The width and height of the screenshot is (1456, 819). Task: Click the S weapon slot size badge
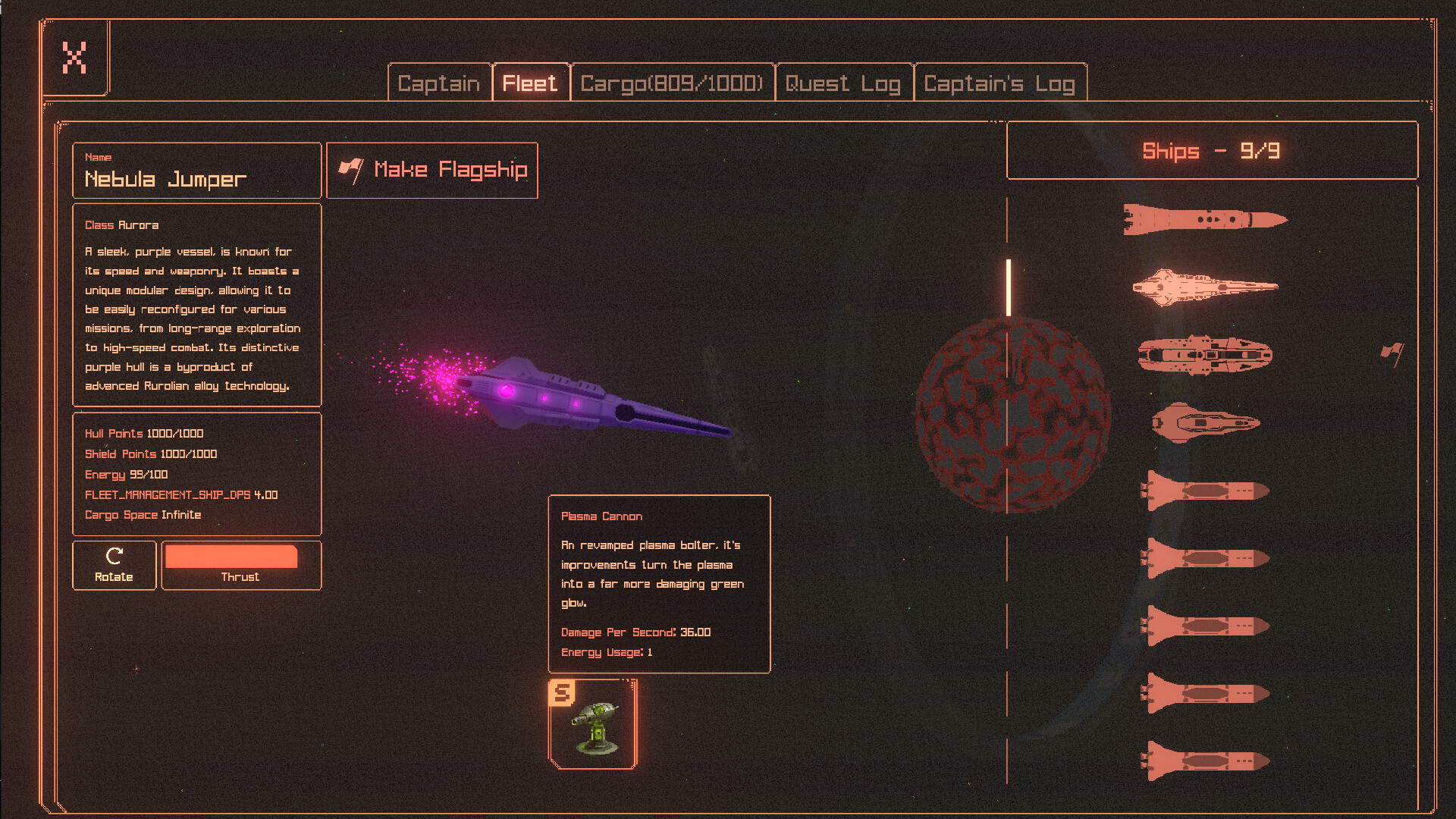pyautogui.click(x=562, y=692)
